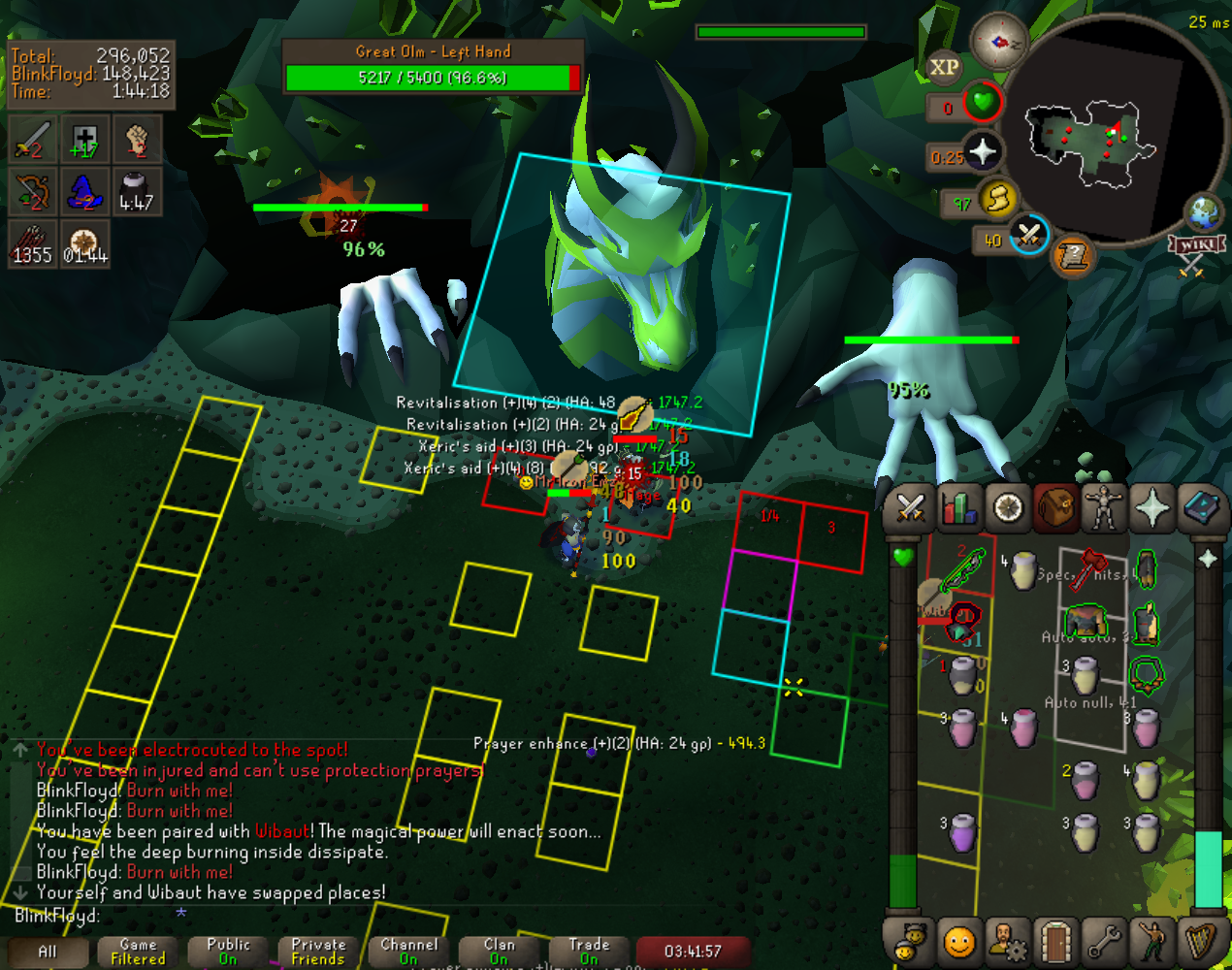This screenshot has height=970, width=1232.
Task: Click the Wiki lookup banner
Action: tap(1196, 244)
